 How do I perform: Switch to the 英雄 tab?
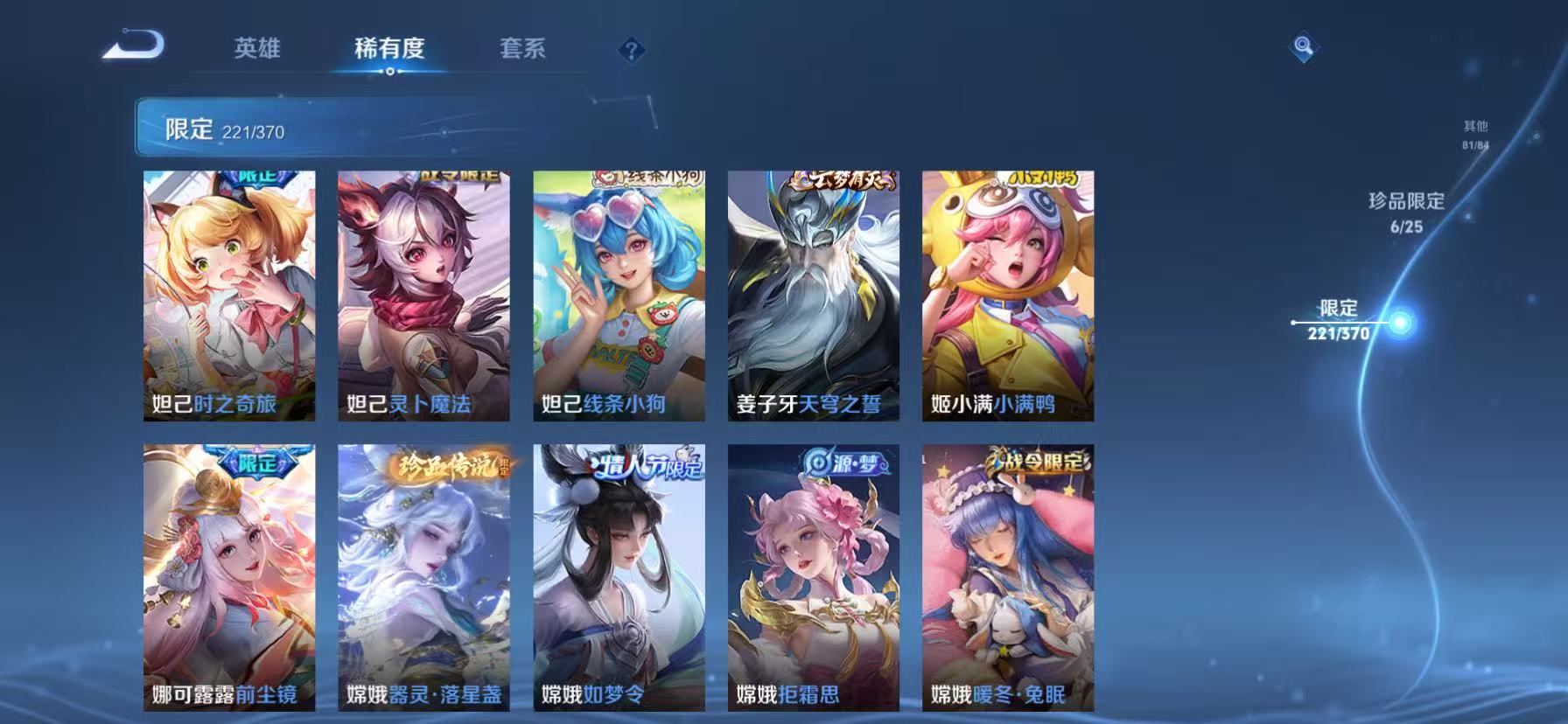(x=257, y=50)
